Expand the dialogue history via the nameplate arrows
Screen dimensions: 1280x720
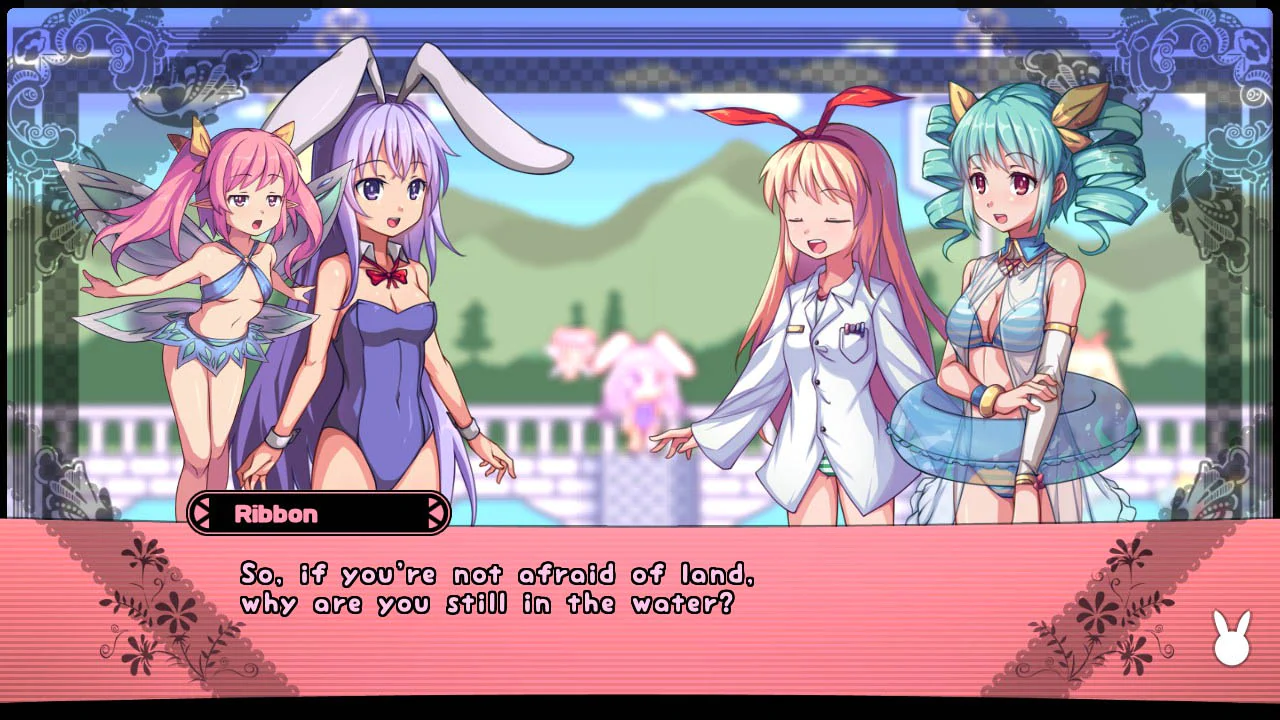[438, 514]
